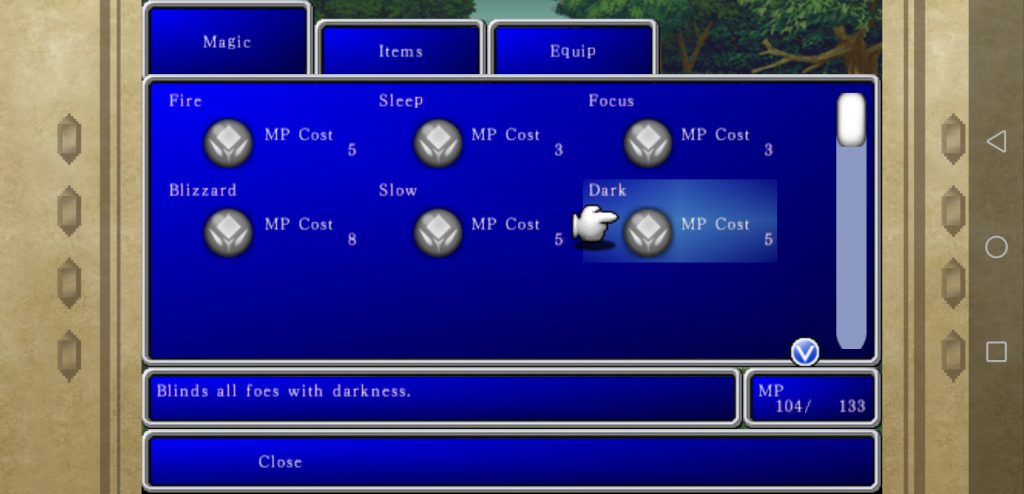1024x494 pixels.
Task: Switch to the Magic tab
Action: (x=227, y=42)
